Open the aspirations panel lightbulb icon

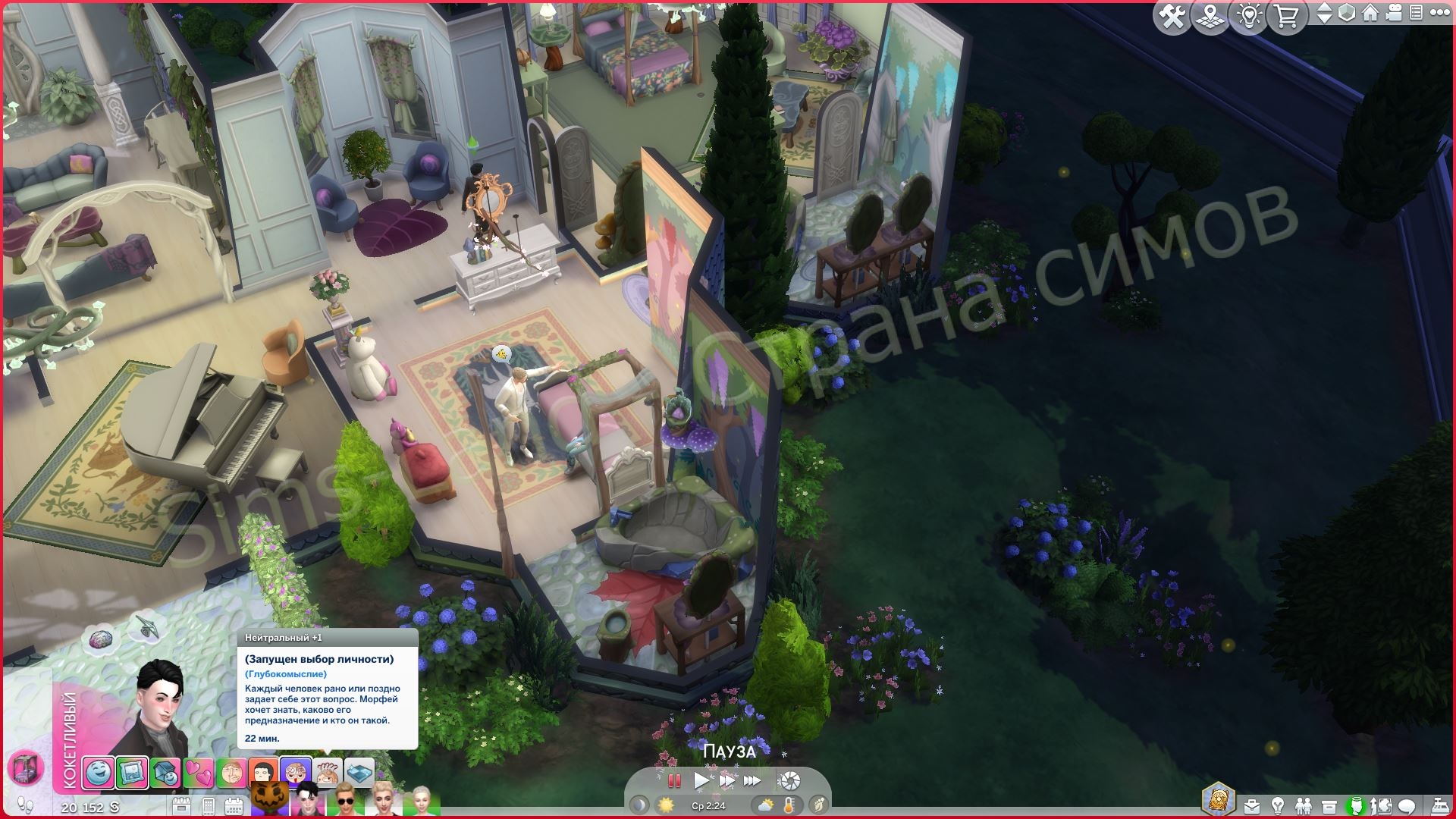(x=1278, y=805)
